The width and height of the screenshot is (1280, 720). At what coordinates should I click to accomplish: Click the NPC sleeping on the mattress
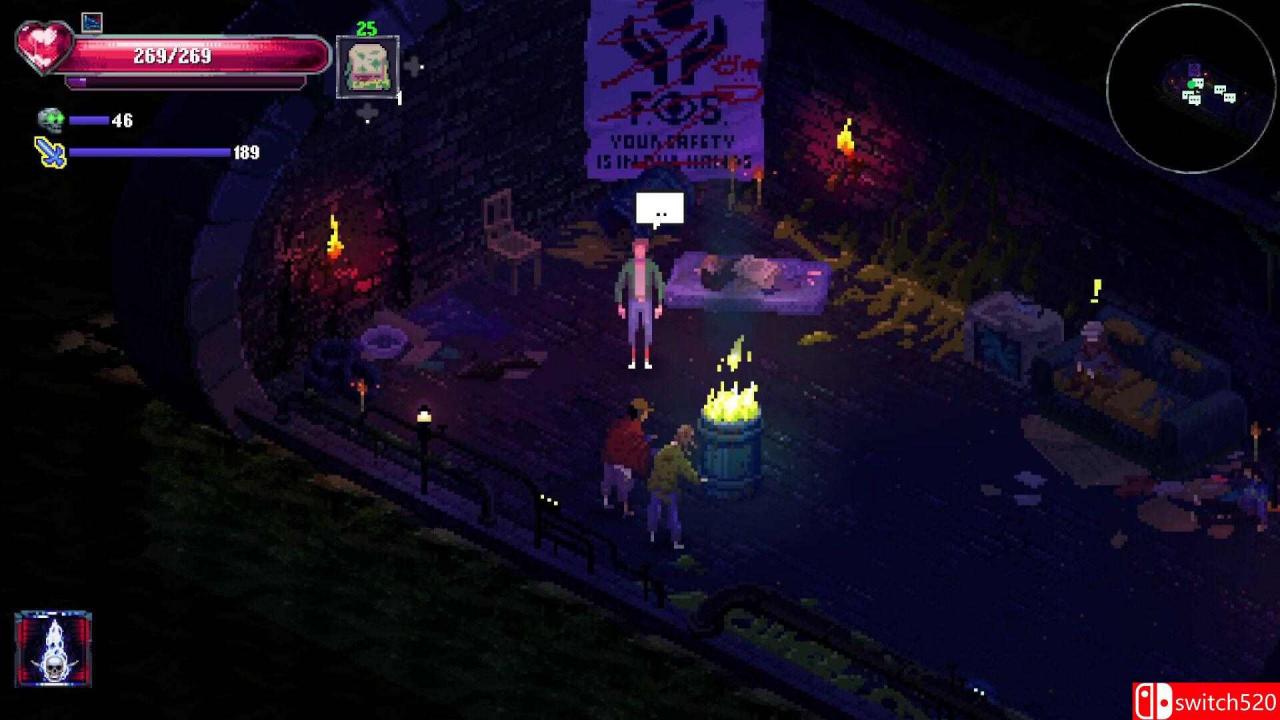(740, 270)
